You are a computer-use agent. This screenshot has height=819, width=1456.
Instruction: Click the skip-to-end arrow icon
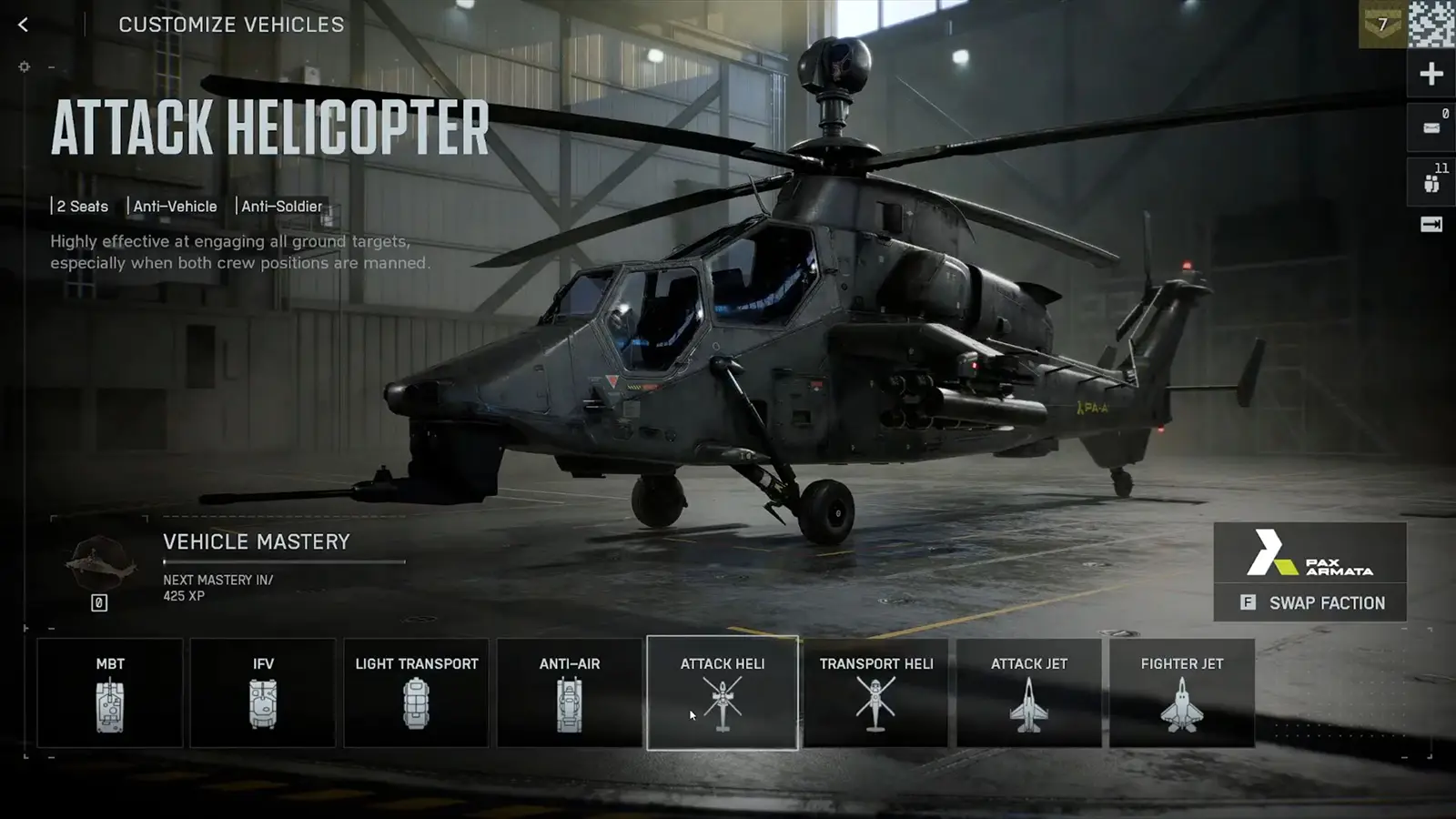(1431, 222)
